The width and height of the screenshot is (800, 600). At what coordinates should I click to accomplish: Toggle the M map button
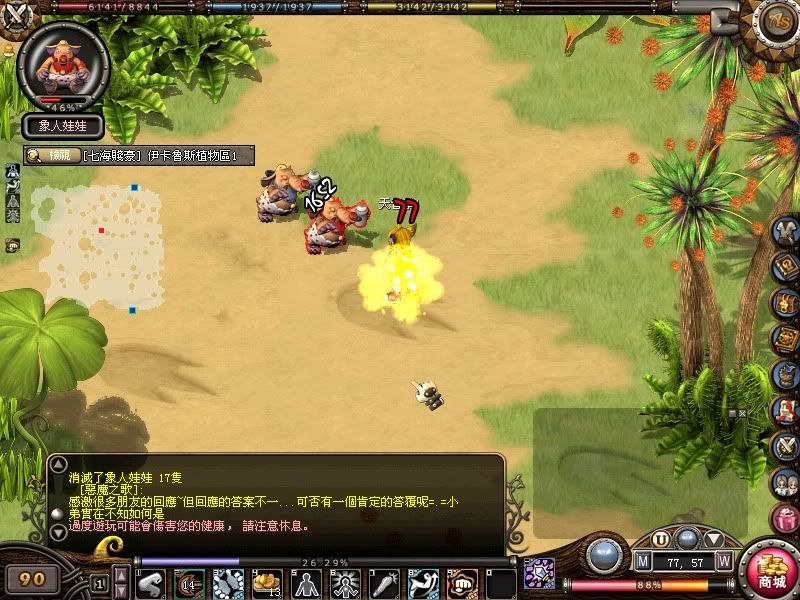[642, 560]
